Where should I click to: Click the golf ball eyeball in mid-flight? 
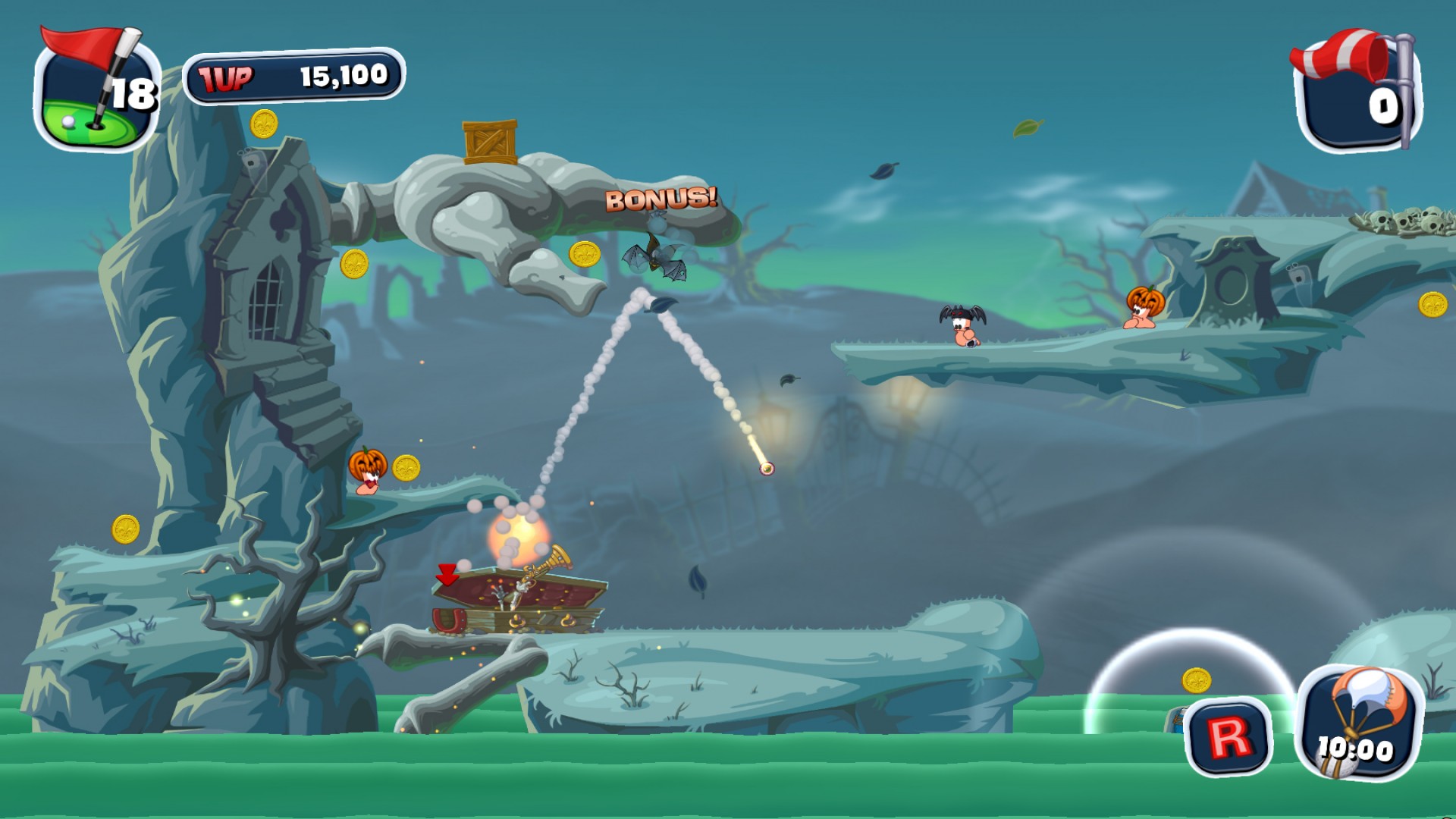[766, 469]
